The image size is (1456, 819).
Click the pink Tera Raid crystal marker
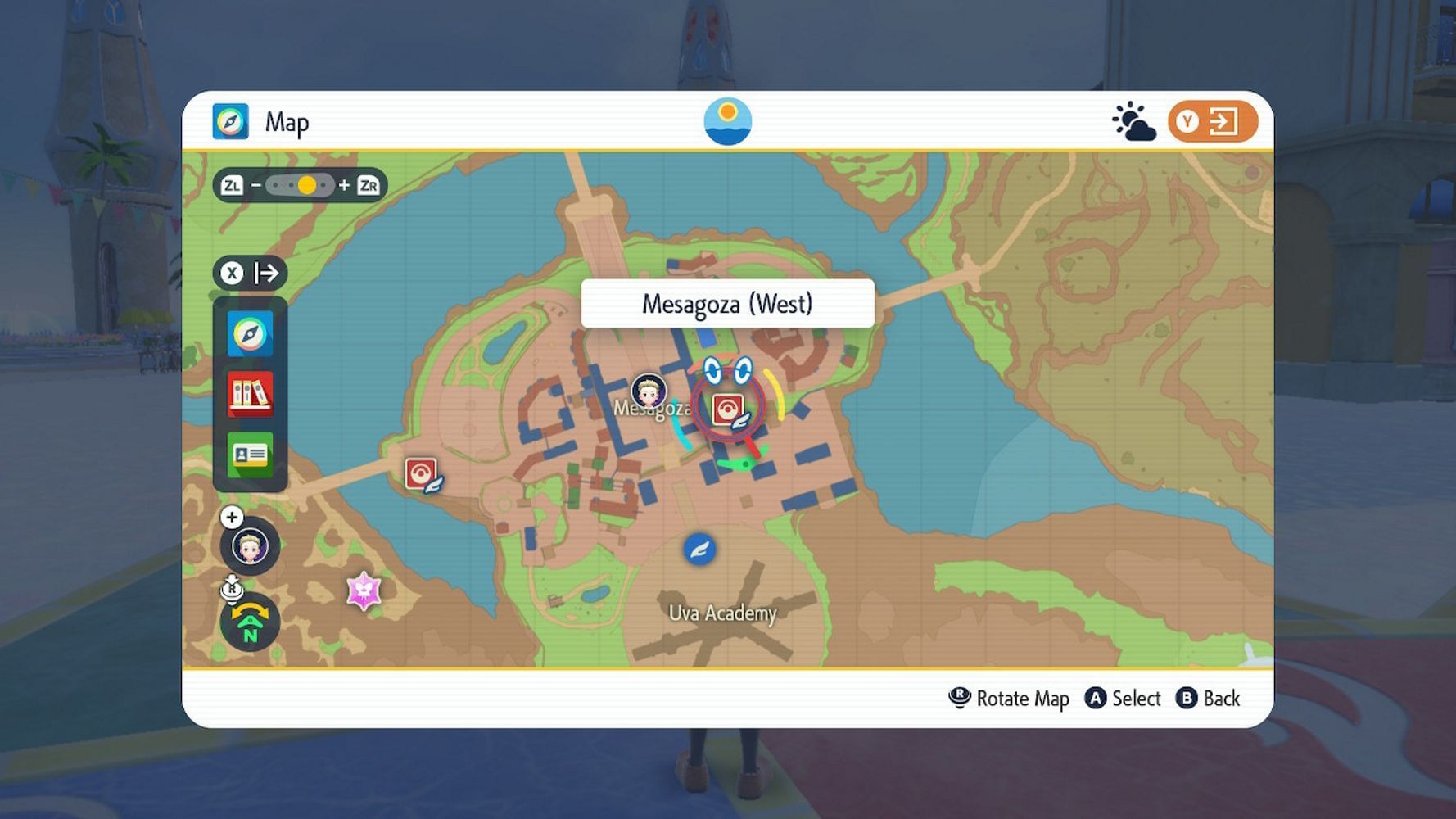click(364, 590)
